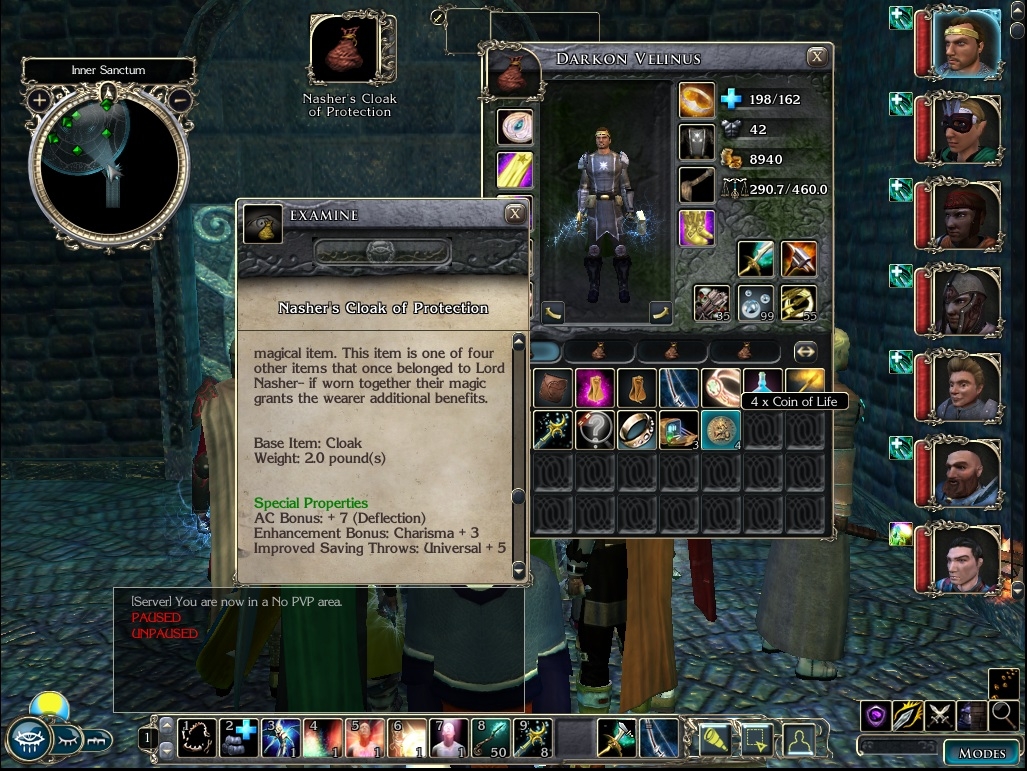Close the Examine window
The width and height of the screenshot is (1027, 771).
click(514, 213)
